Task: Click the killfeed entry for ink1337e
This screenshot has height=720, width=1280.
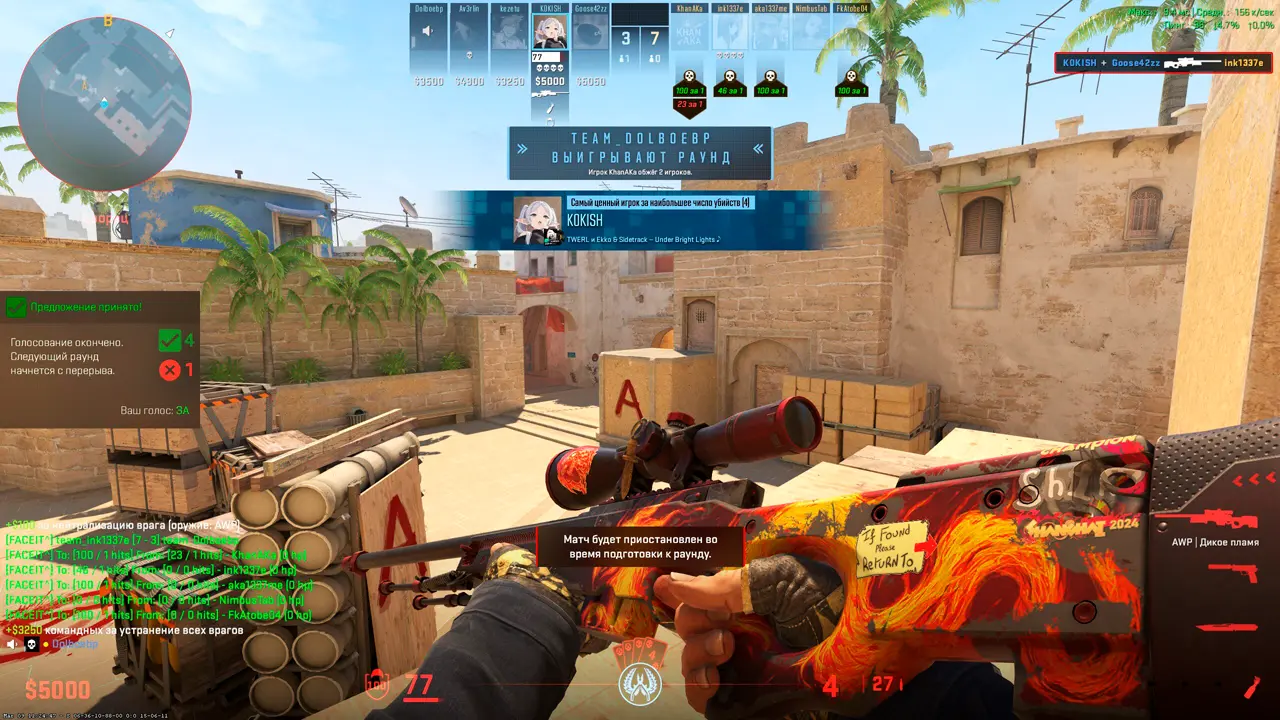Action: [1162, 63]
